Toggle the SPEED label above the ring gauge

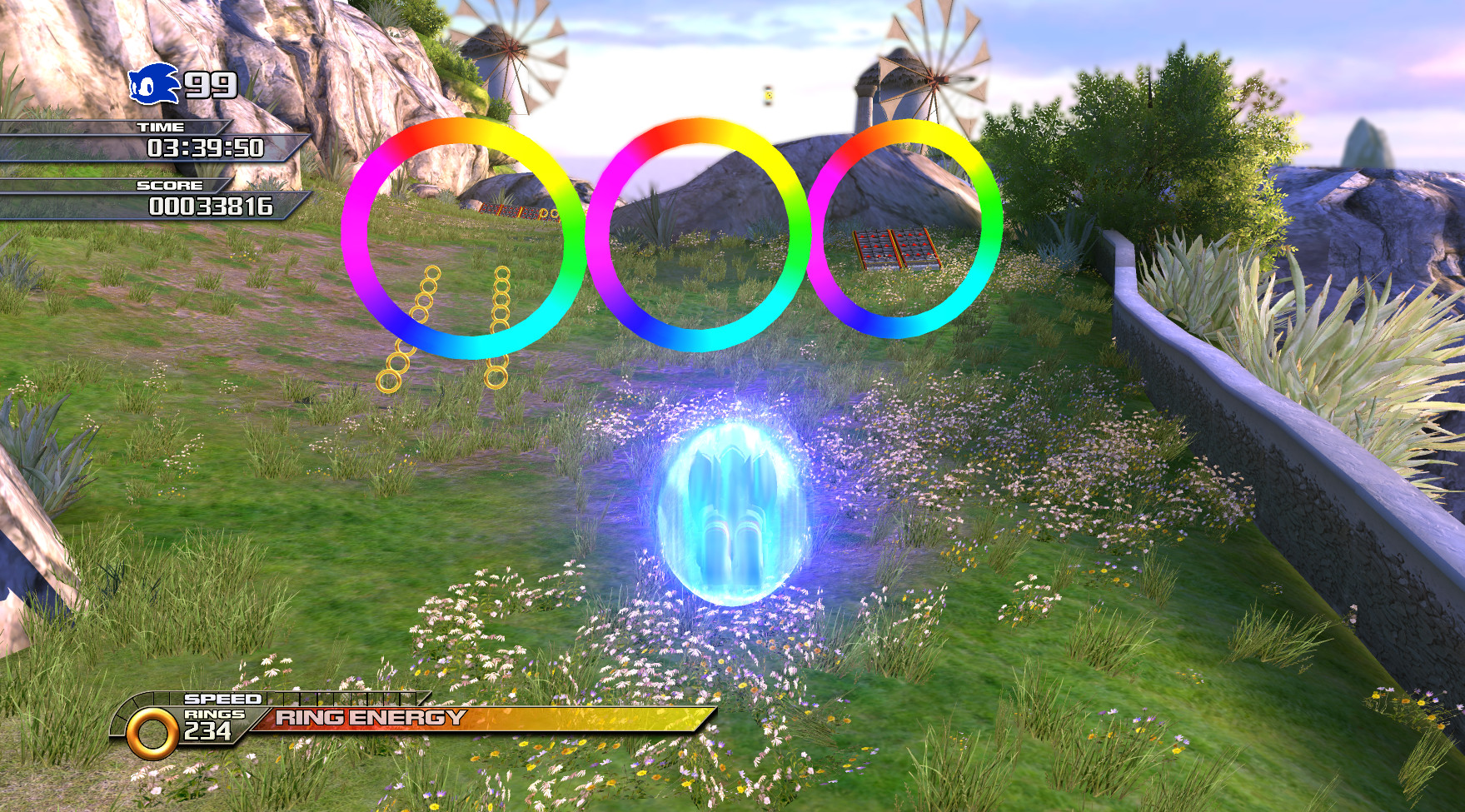point(222,700)
